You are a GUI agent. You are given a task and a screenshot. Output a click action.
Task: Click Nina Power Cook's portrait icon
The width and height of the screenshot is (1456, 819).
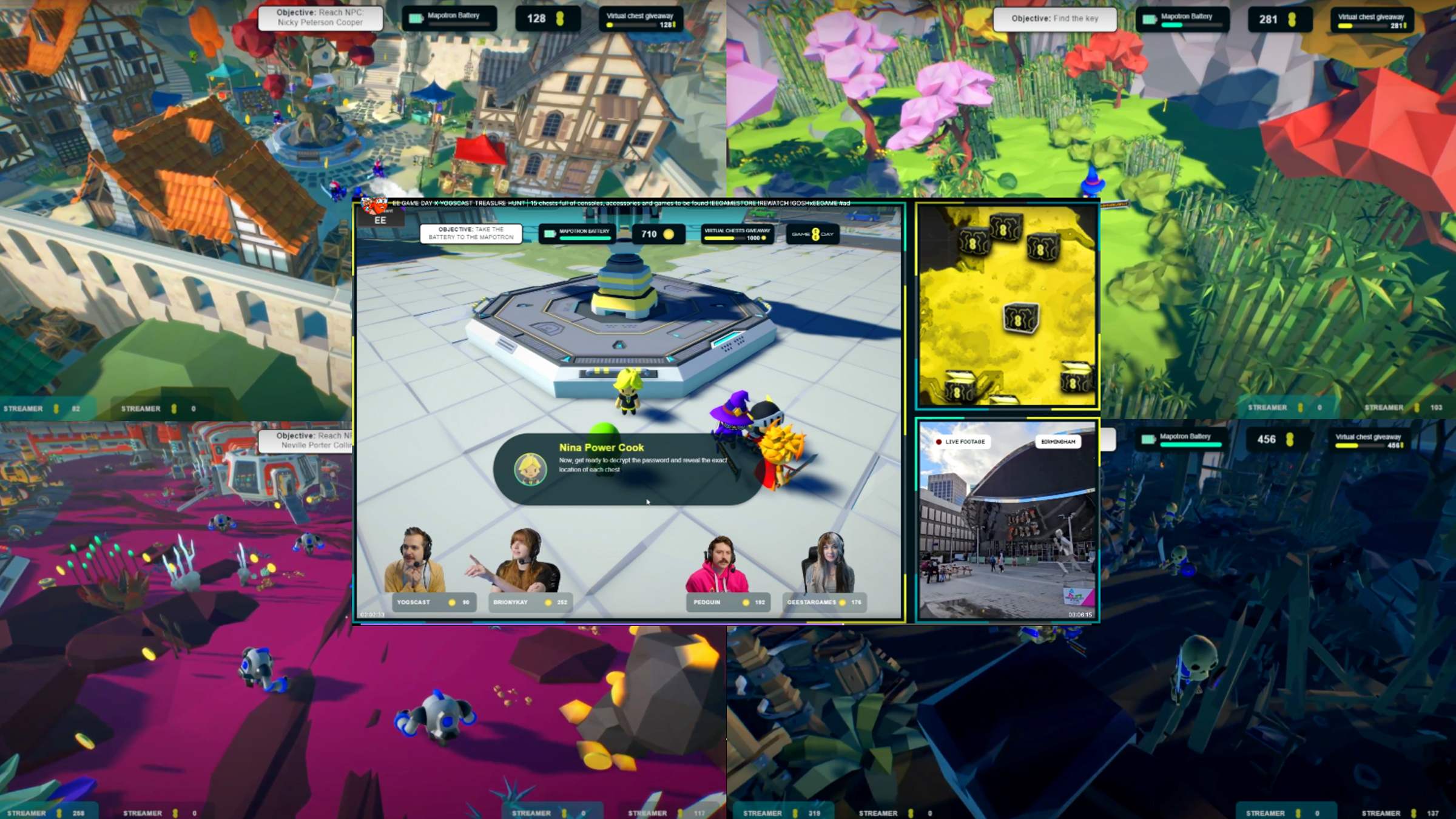(x=530, y=469)
